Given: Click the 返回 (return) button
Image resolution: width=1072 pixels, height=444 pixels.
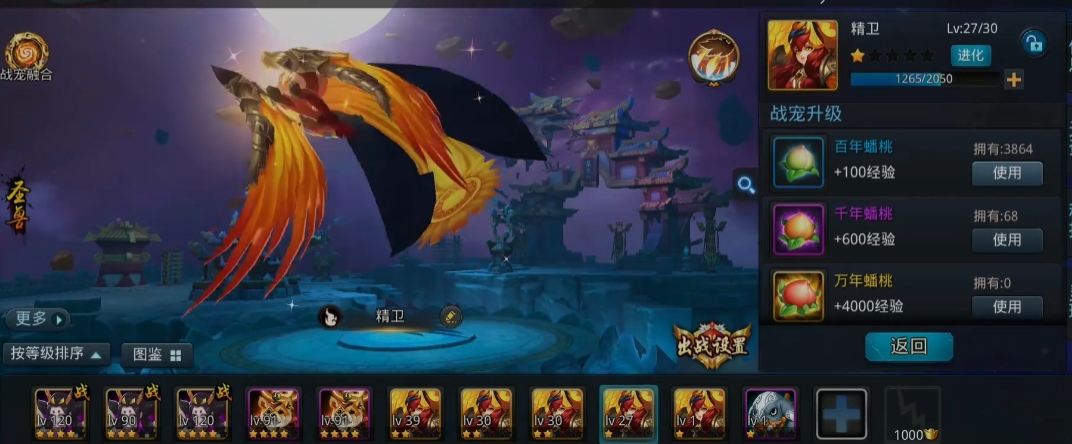Looking at the screenshot, I should pyautogui.click(x=908, y=347).
